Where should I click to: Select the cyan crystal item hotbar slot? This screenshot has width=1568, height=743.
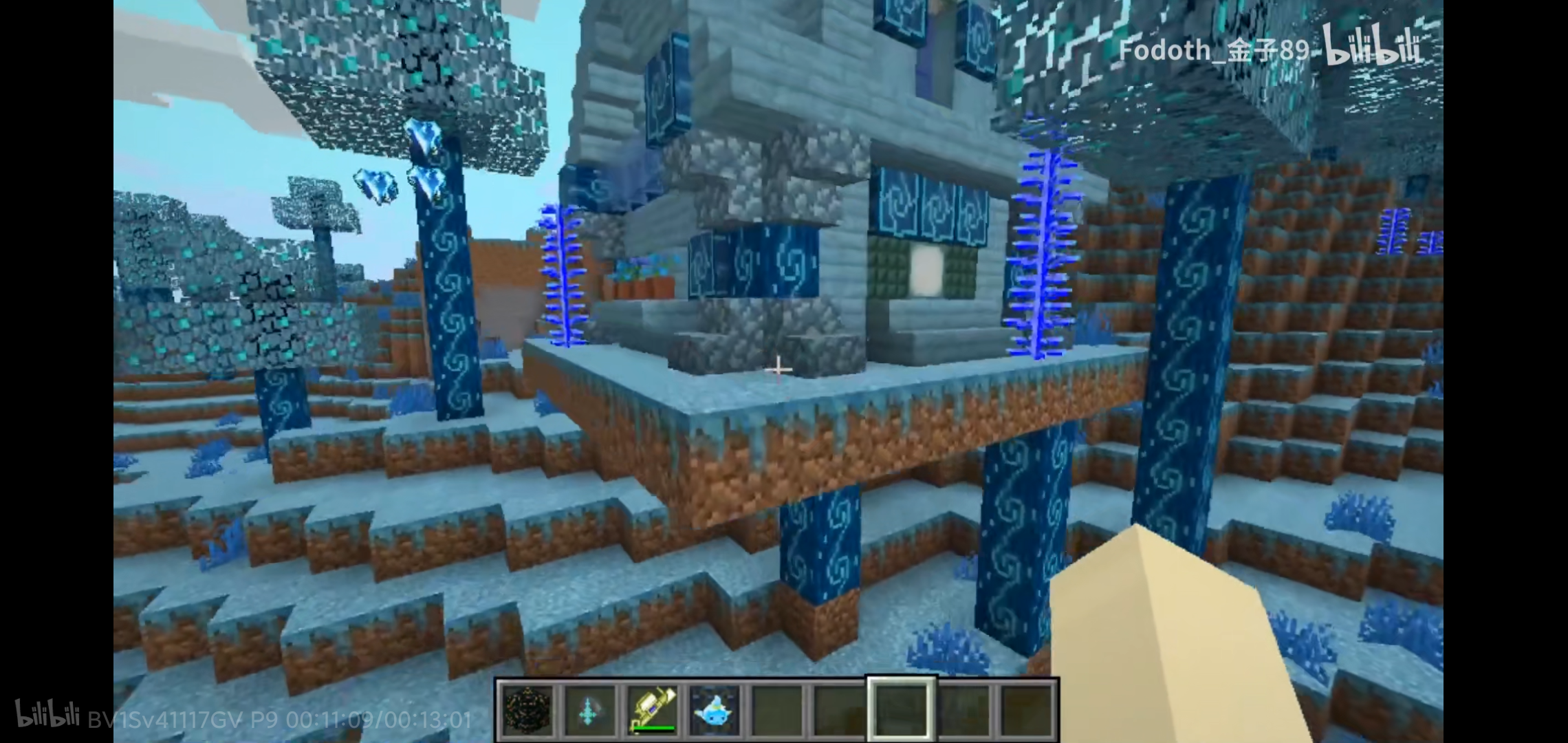(x=590, y=711)
